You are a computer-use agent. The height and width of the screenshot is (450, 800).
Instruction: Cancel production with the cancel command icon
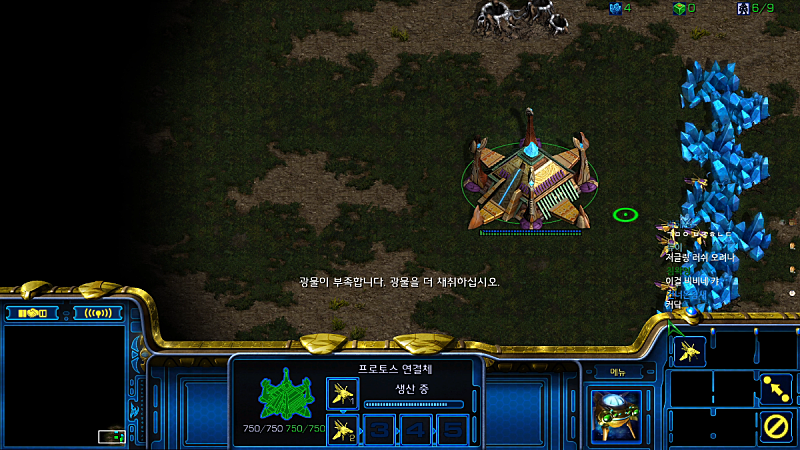pos(776,427)
